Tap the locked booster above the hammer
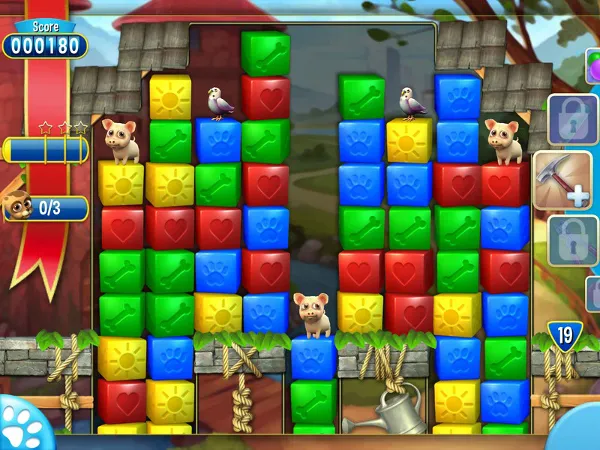This screenshot has height=450, width=600. point(570,120)
